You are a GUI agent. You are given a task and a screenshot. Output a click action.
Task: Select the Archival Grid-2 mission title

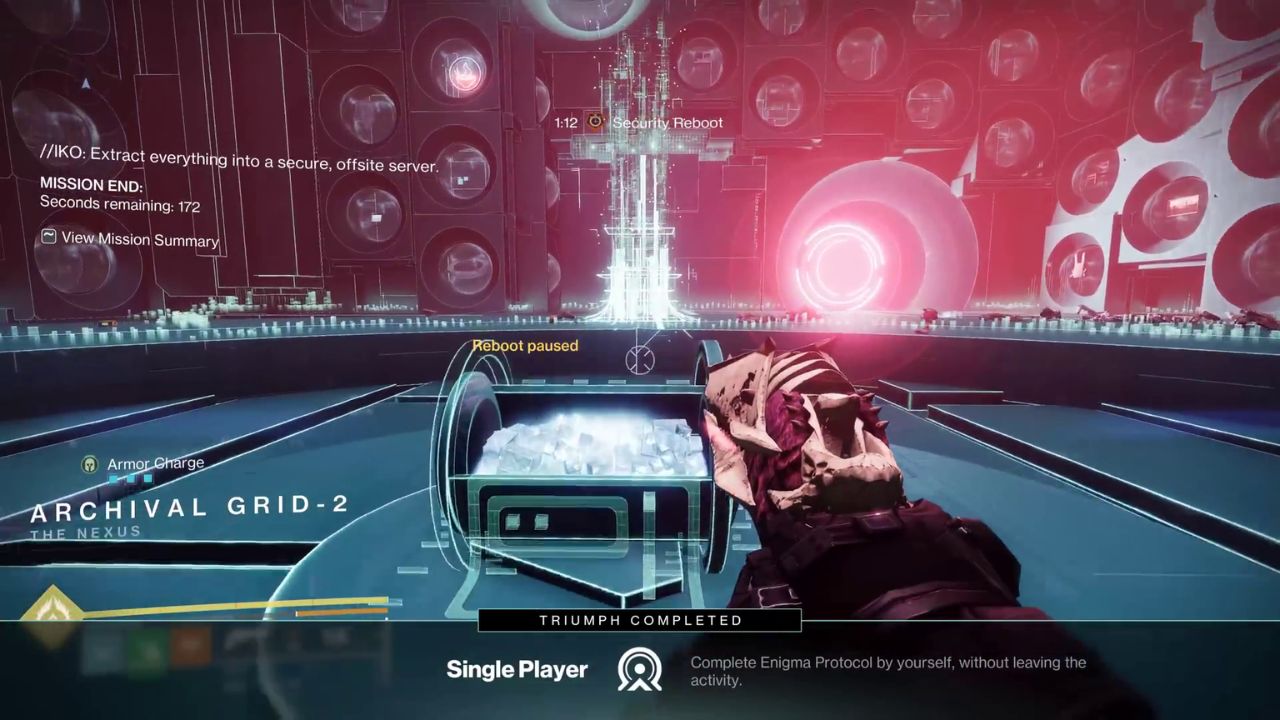pyautogui.click(x=189, y=507)
